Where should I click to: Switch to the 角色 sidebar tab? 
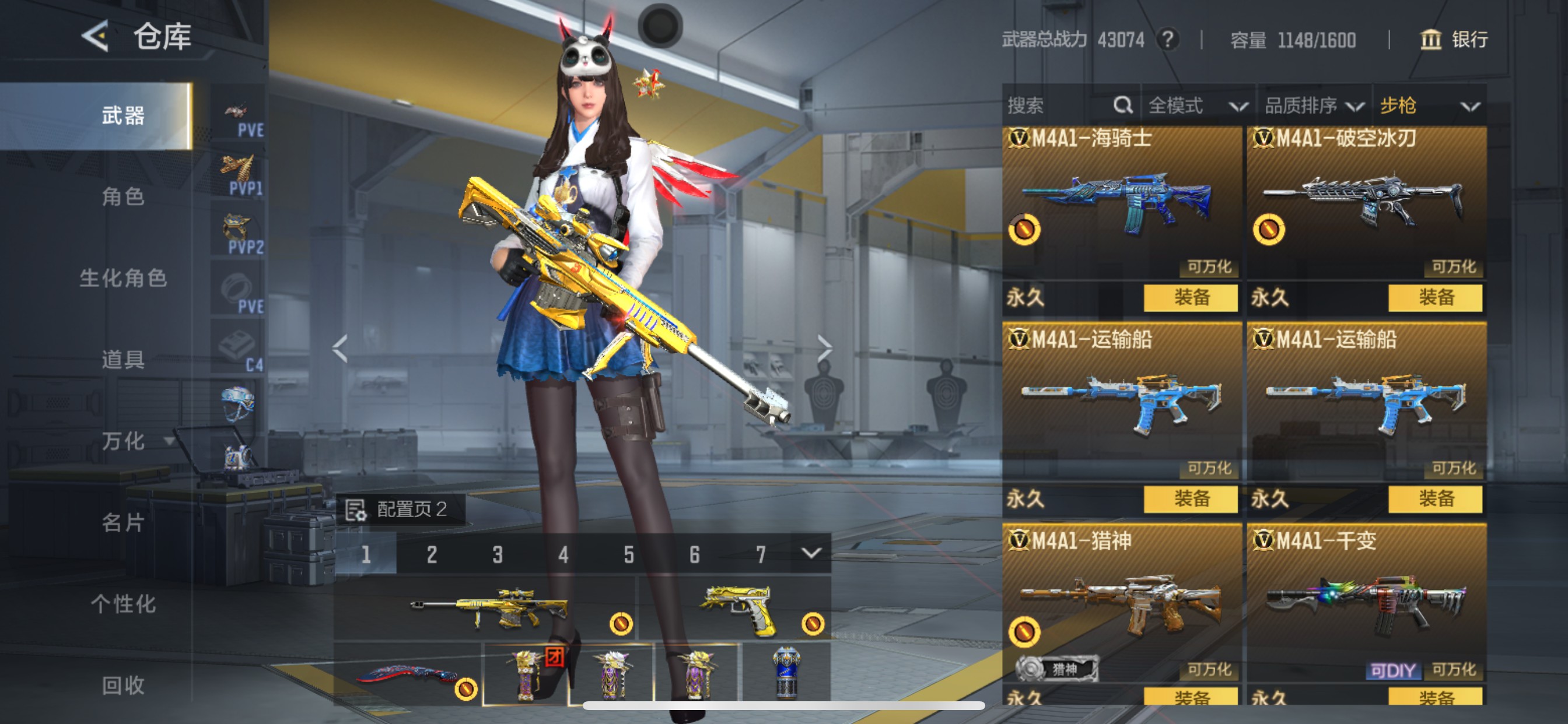(x=125, y=196)
